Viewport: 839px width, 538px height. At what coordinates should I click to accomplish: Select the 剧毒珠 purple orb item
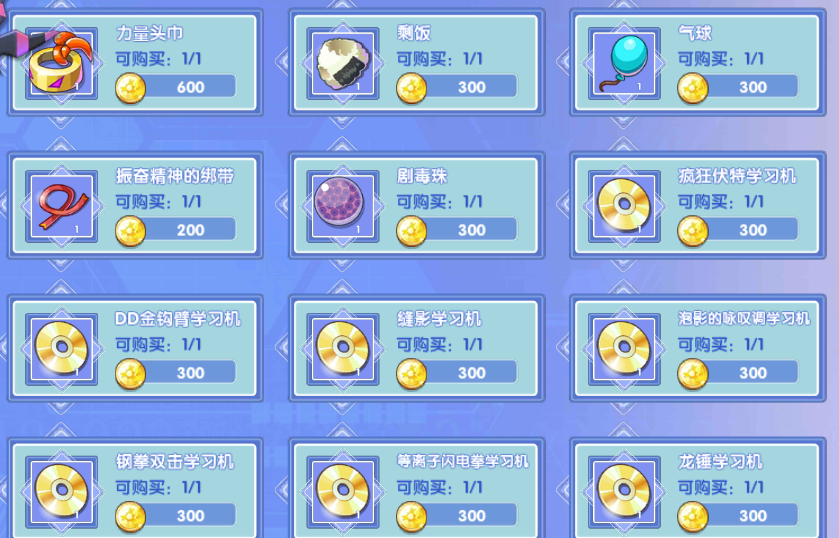pyautogui.click(x=416, y=205)
